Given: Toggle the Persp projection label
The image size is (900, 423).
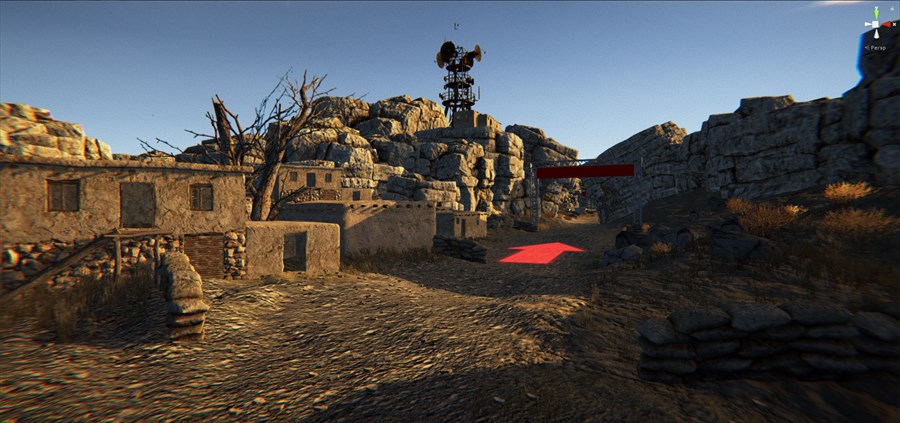Looking at the screenshot, I should pos(877,47).
